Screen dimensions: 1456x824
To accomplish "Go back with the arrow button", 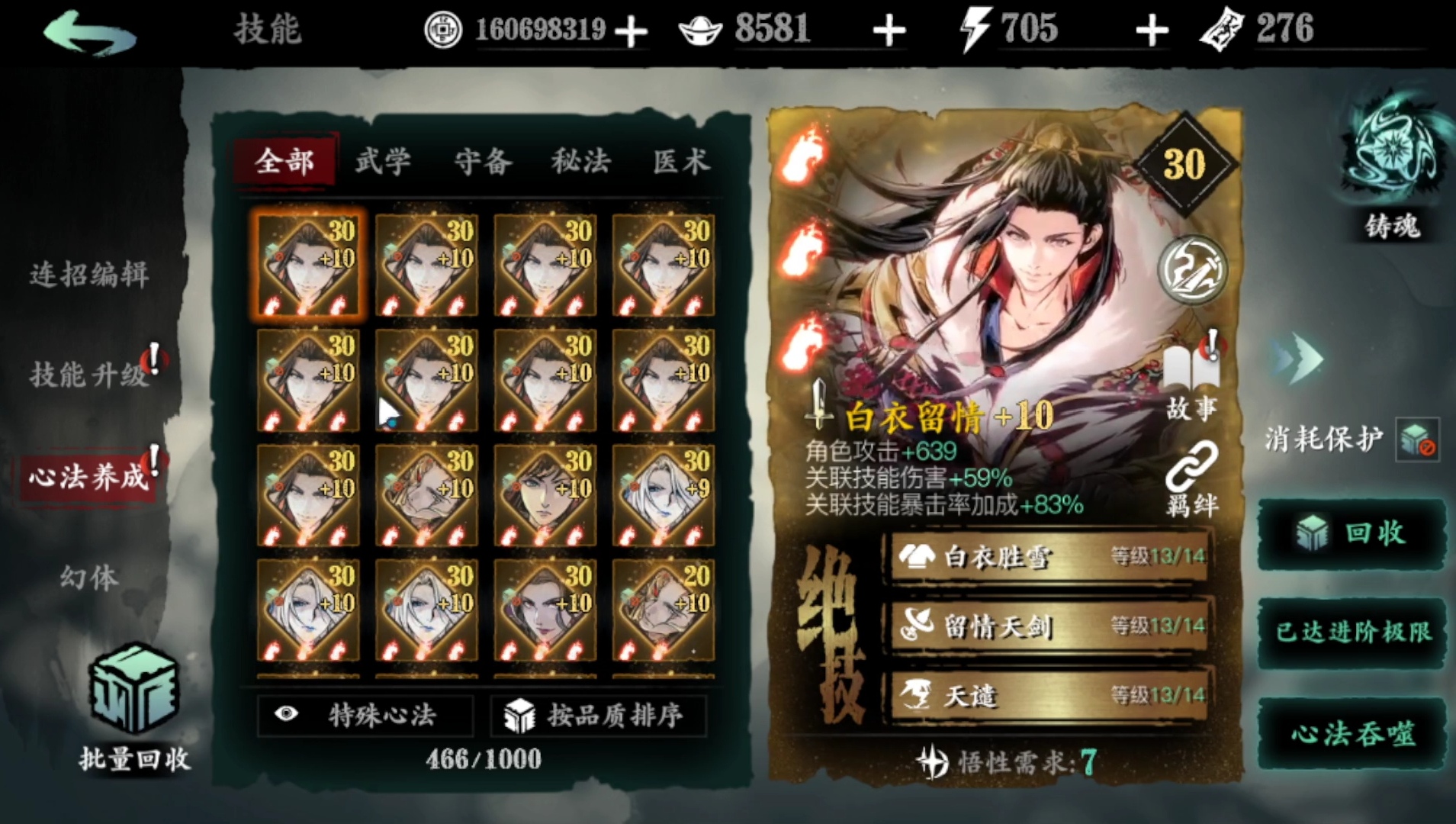I will [90, 32].
